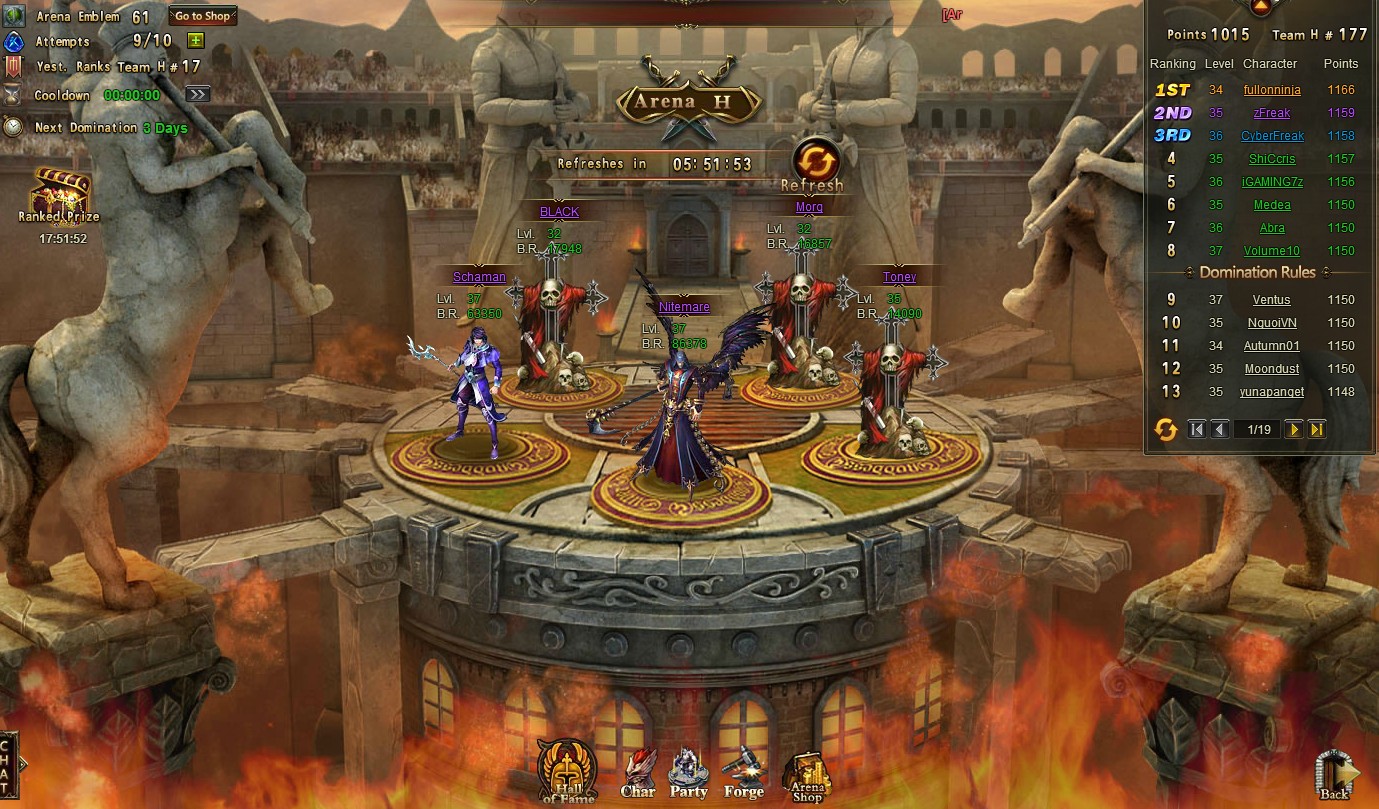Select the Nitemare character name
Image resolution: width=1379 pixels, height=809 pixels.
point(684,307)
